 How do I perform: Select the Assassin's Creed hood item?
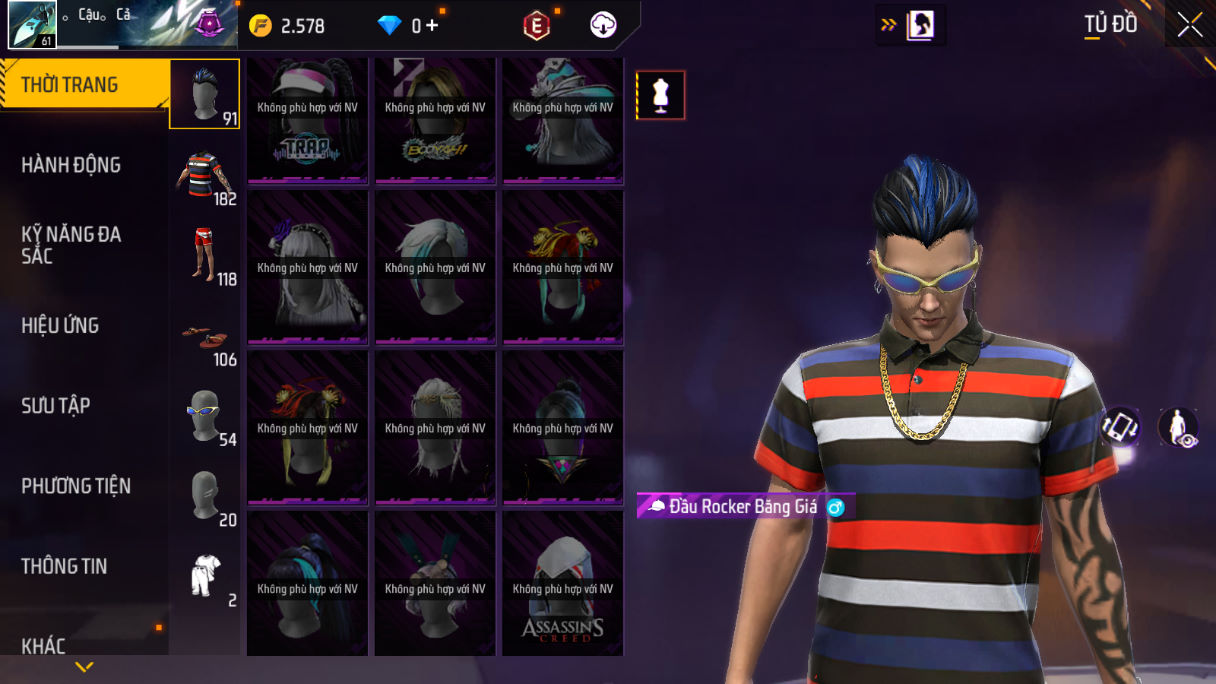point(562,583)
